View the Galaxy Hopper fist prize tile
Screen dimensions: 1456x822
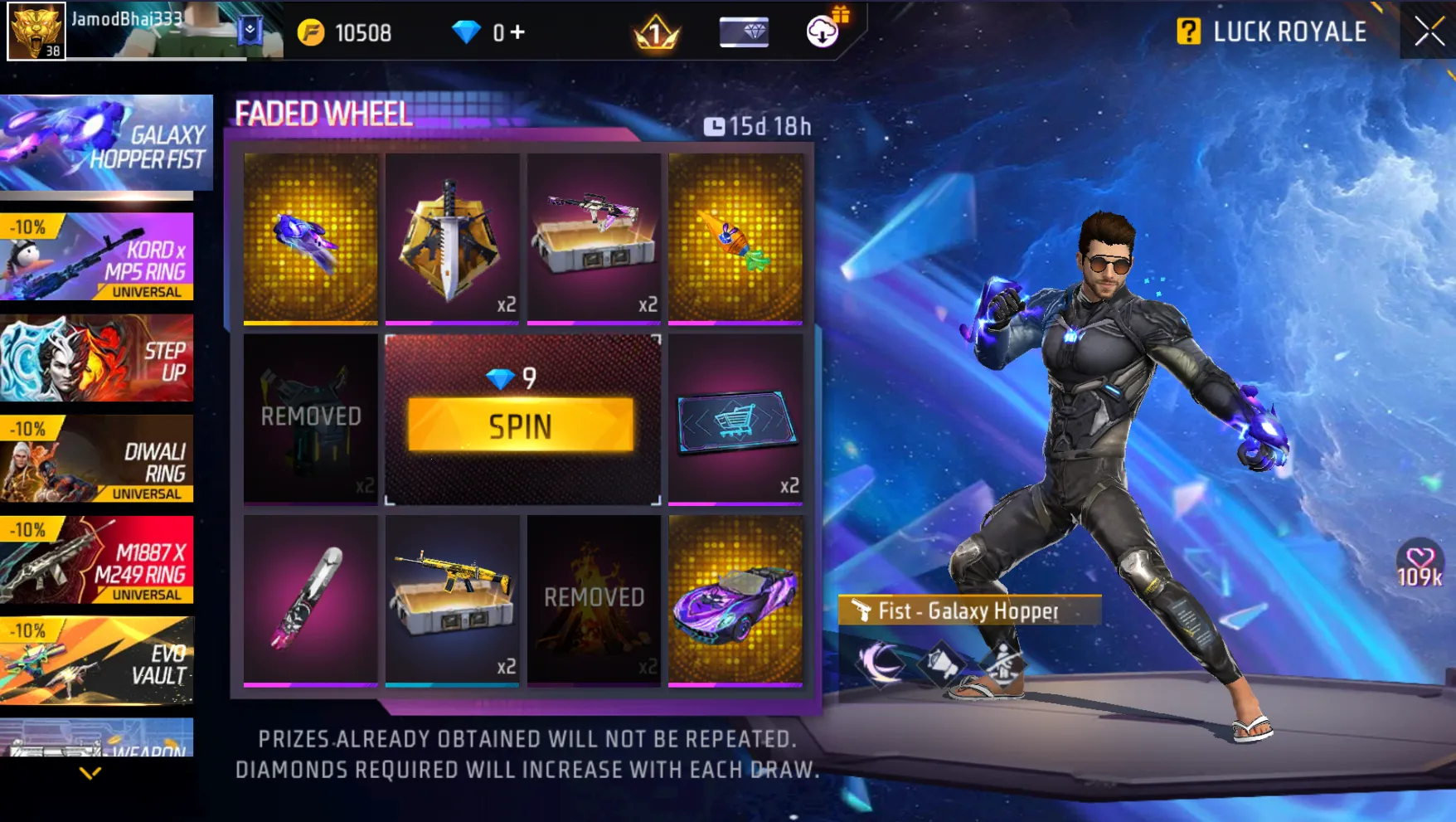311,237
